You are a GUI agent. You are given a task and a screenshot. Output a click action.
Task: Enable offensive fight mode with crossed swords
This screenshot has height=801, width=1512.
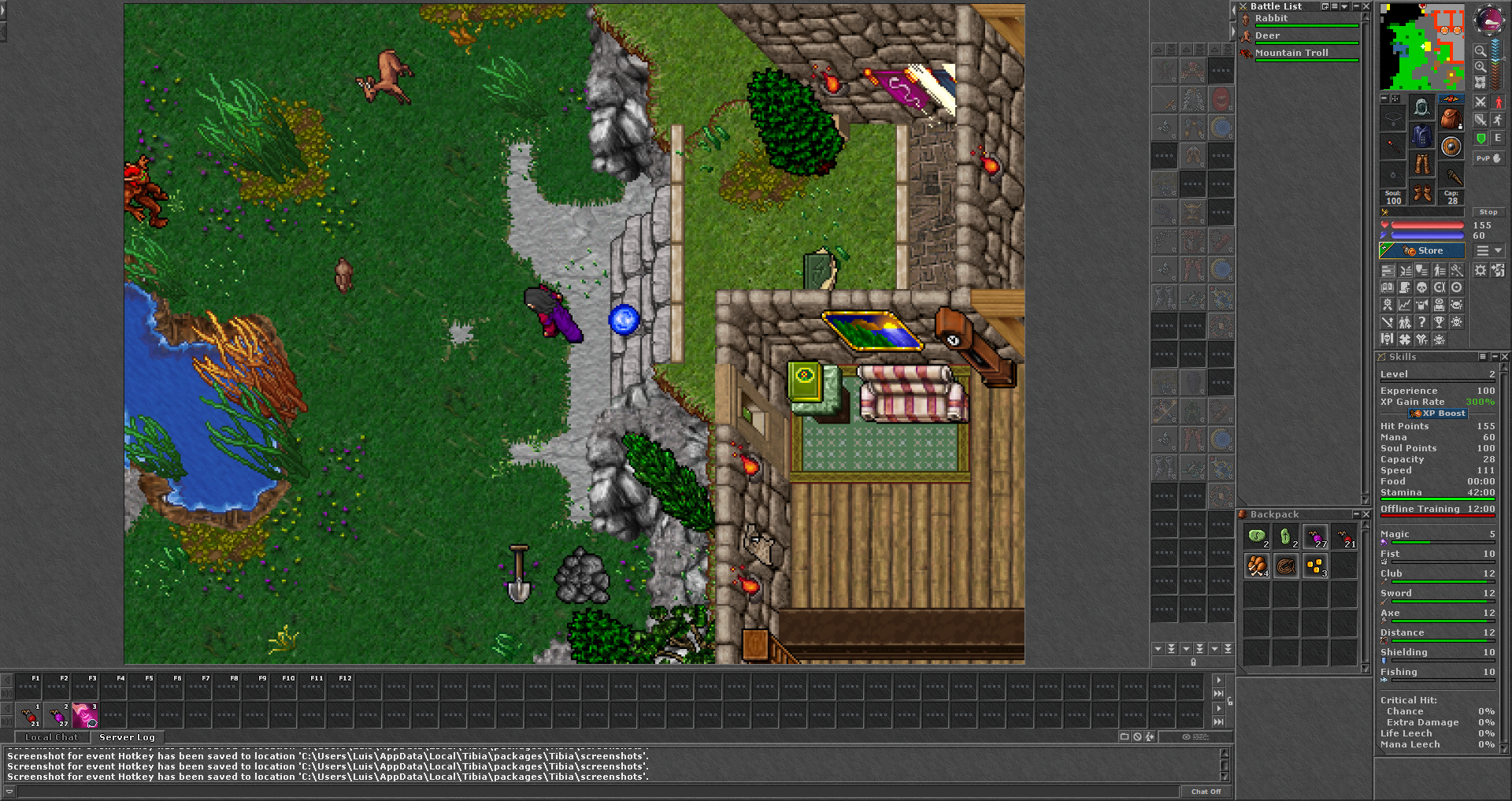pos(1480,102)
